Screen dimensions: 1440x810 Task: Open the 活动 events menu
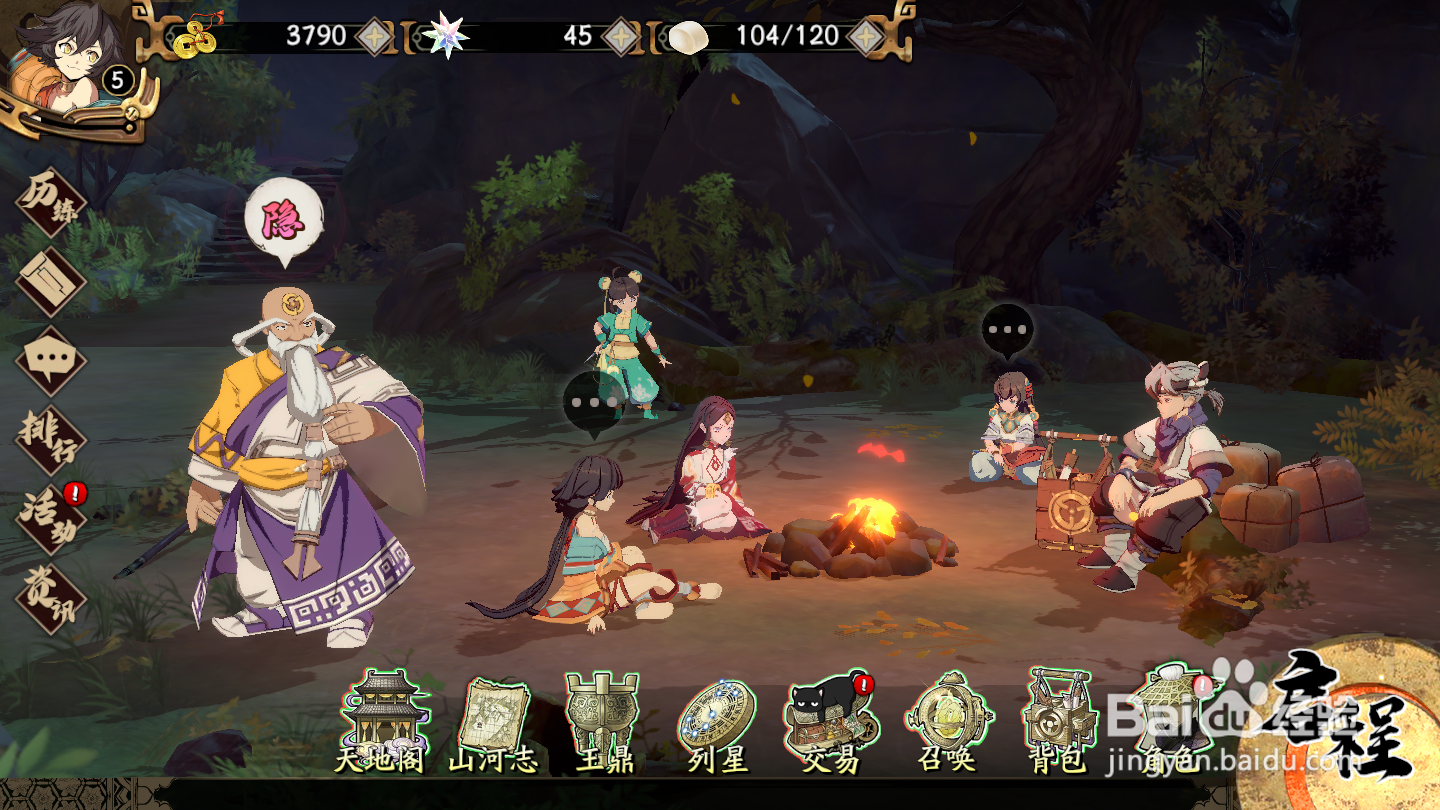click(x=51, y=518)
